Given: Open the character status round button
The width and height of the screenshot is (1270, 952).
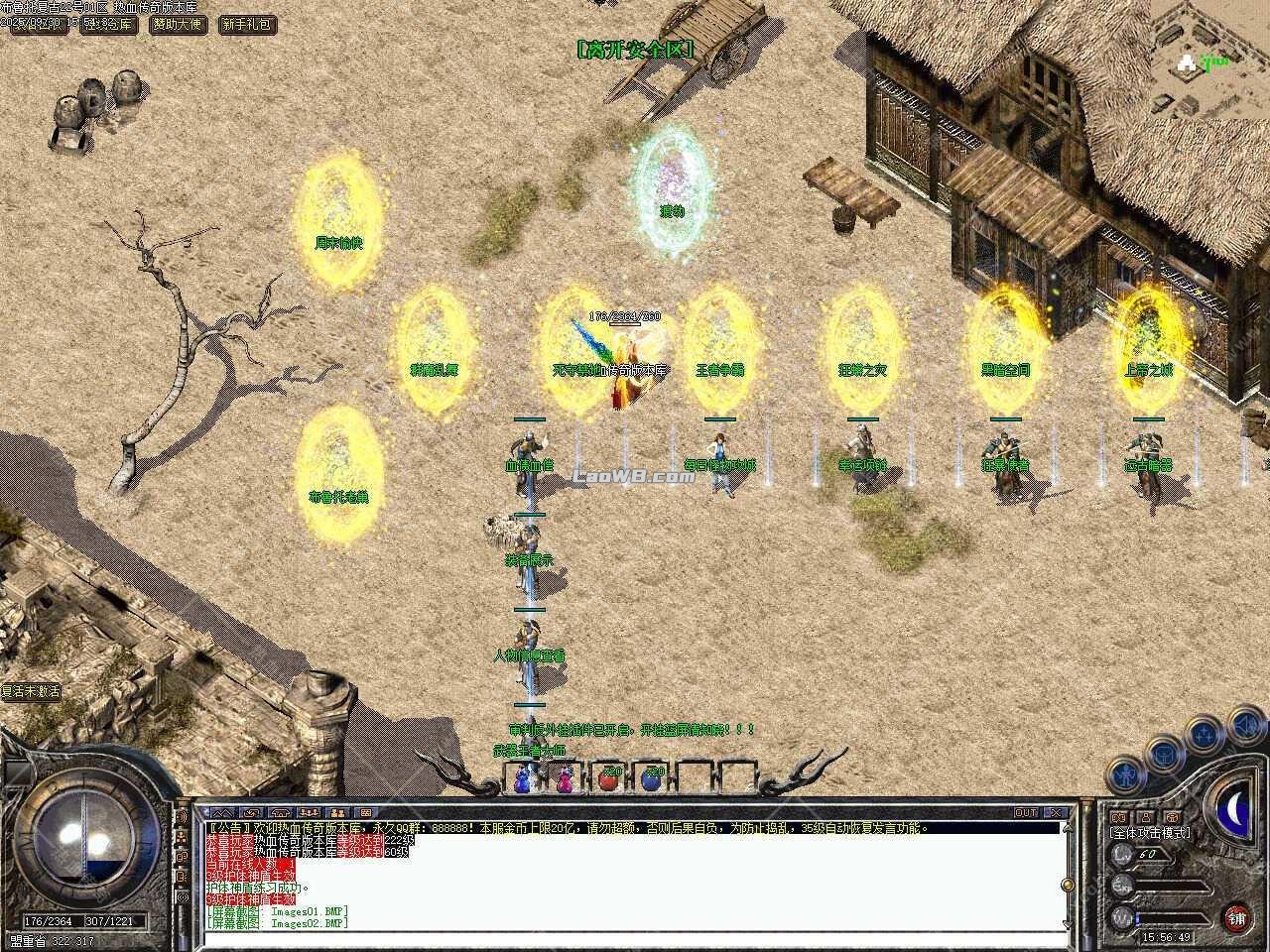Looking at the screenshot, I should point(1124,773).
